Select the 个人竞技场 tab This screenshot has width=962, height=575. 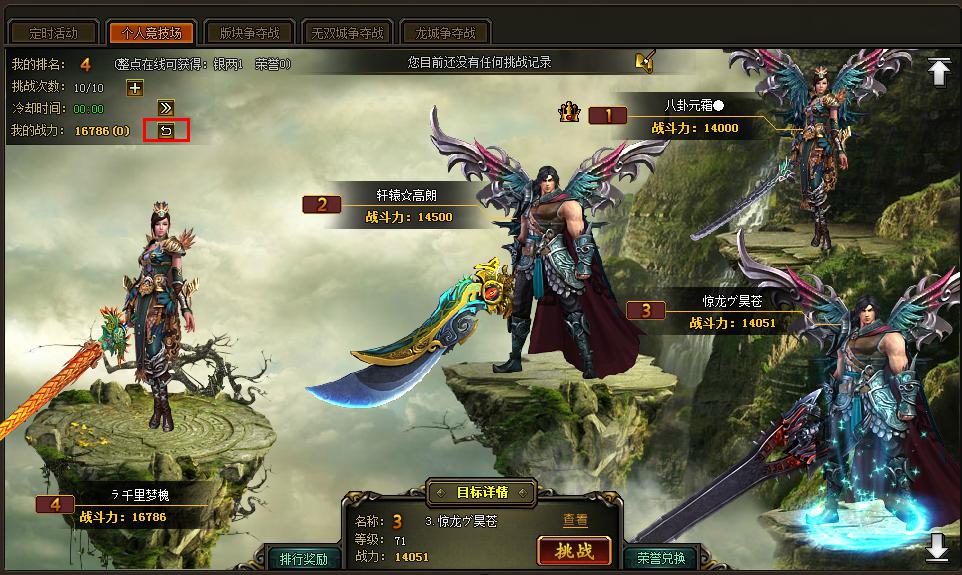151,33
